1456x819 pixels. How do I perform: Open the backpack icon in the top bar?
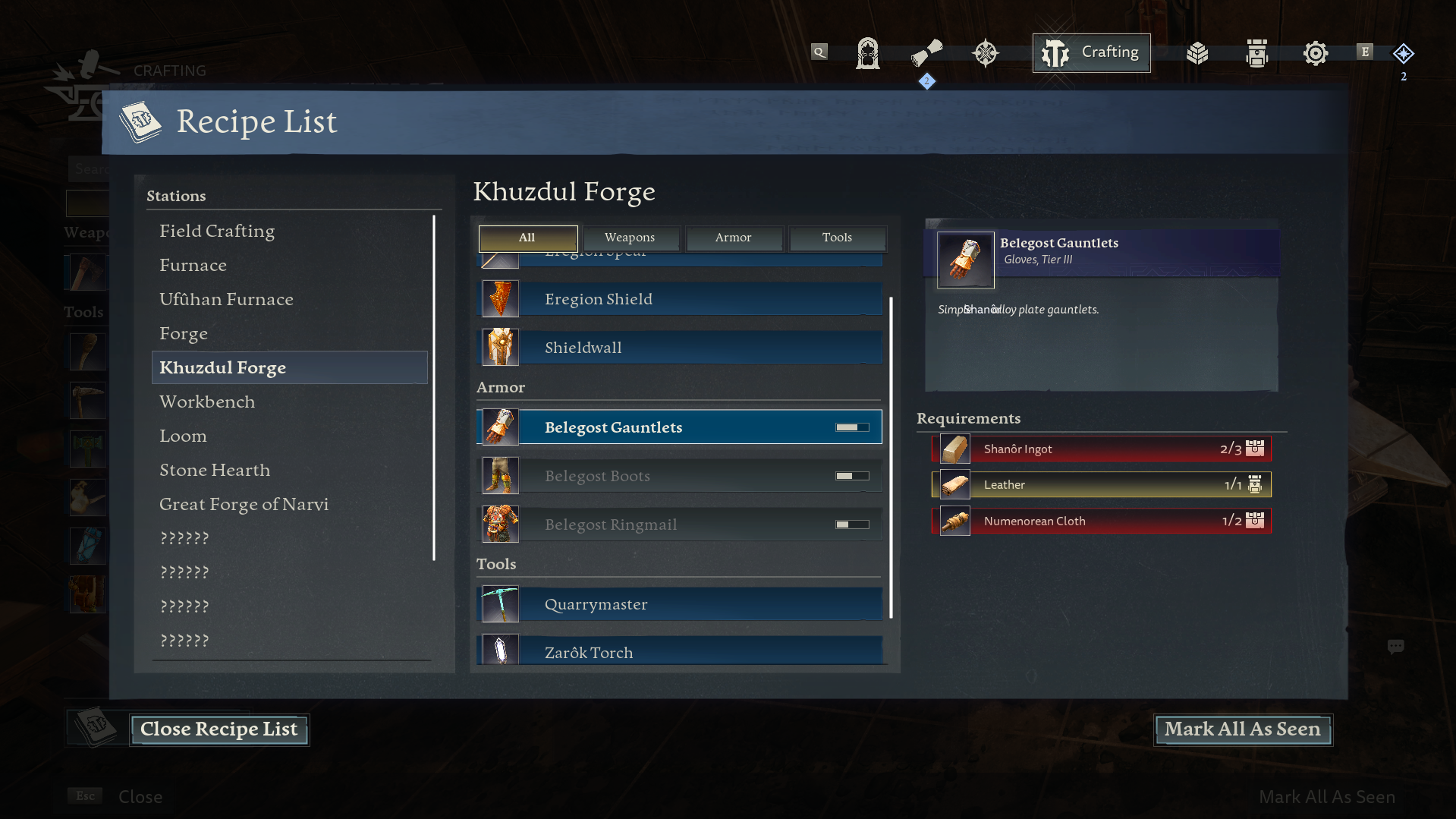pyautogui.click(x=1256, y=53)
